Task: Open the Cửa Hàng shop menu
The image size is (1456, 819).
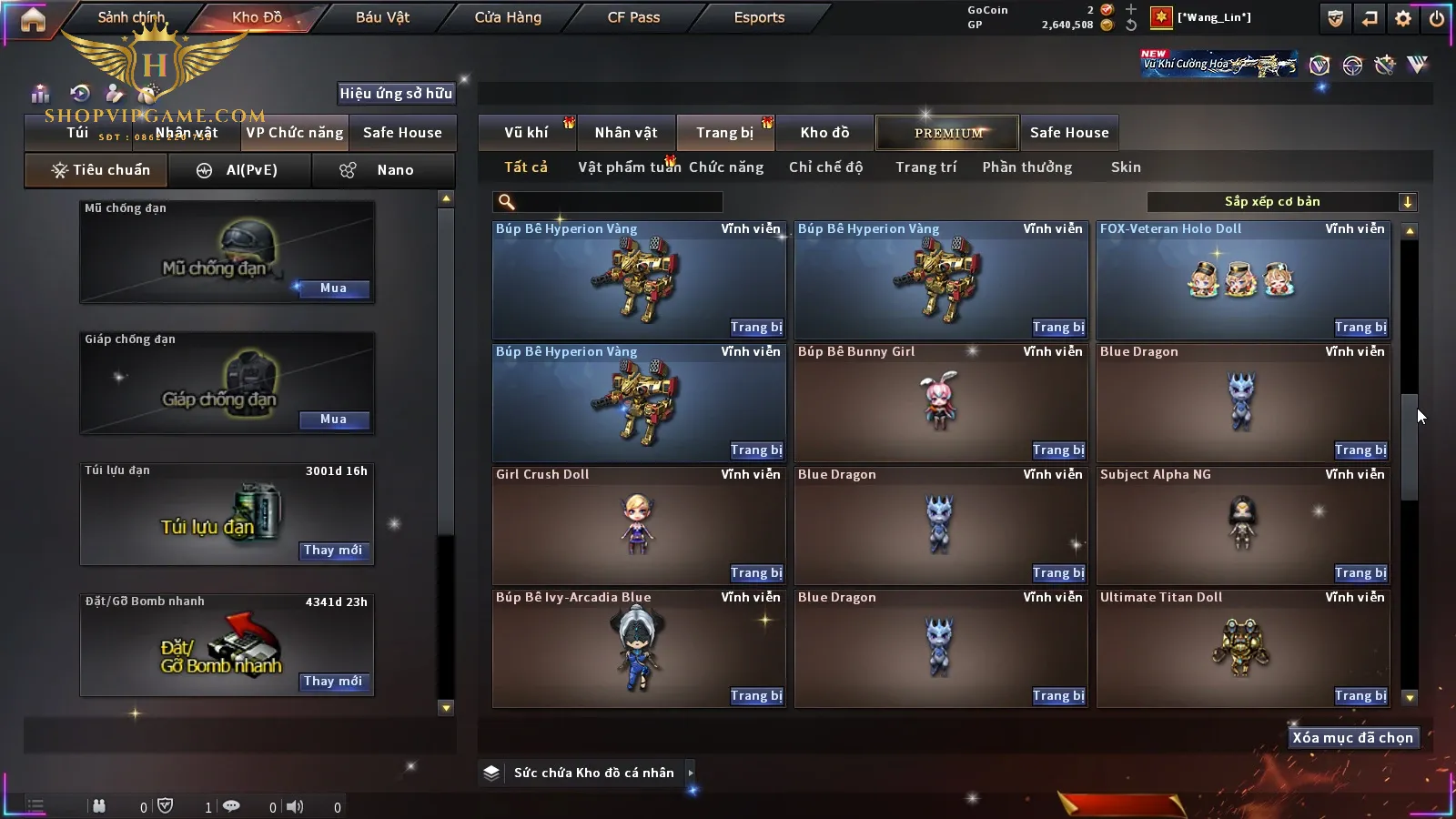Action: coord(508,17)
